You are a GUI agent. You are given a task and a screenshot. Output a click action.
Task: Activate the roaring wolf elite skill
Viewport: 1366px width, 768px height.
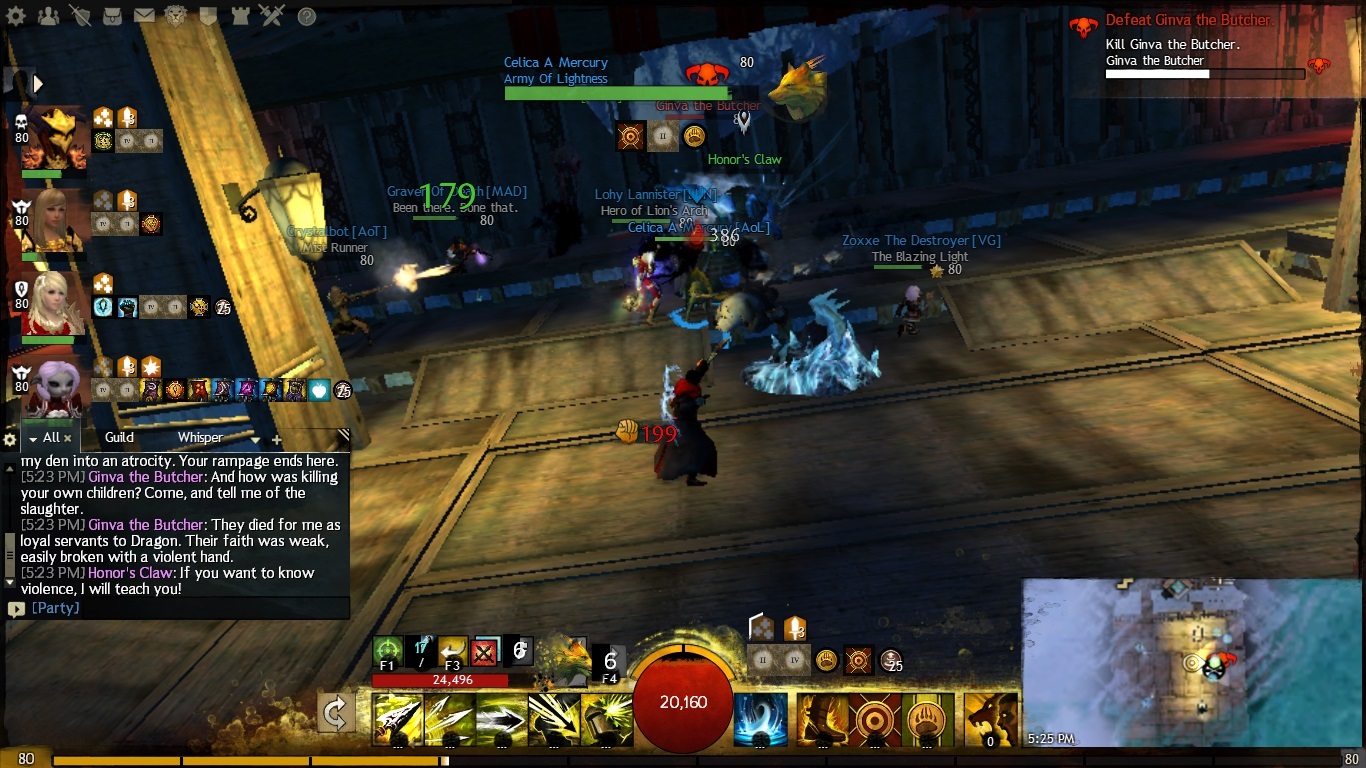pyautogui.click(x=990, y=720)
